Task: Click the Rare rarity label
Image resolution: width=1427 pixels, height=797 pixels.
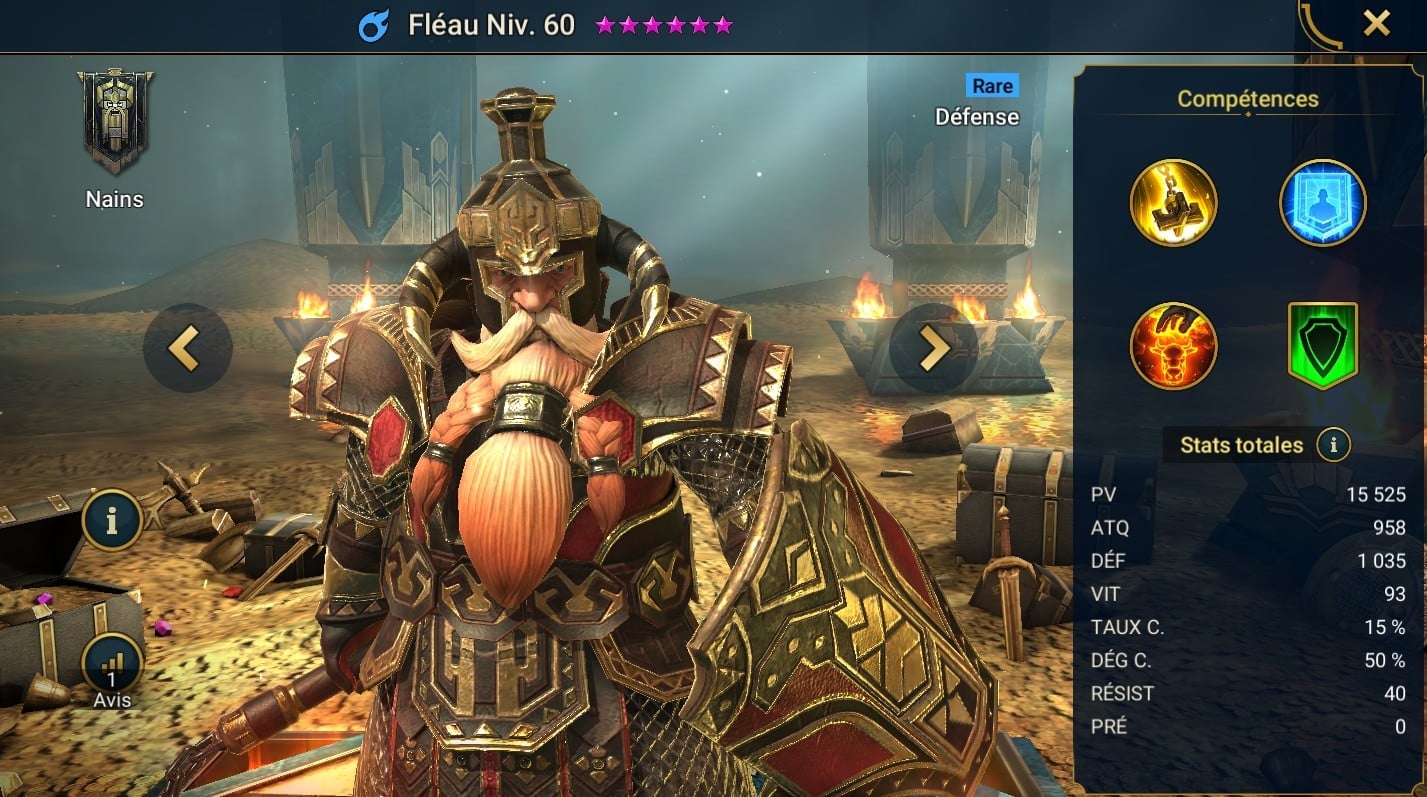Action: coord(992,86)
